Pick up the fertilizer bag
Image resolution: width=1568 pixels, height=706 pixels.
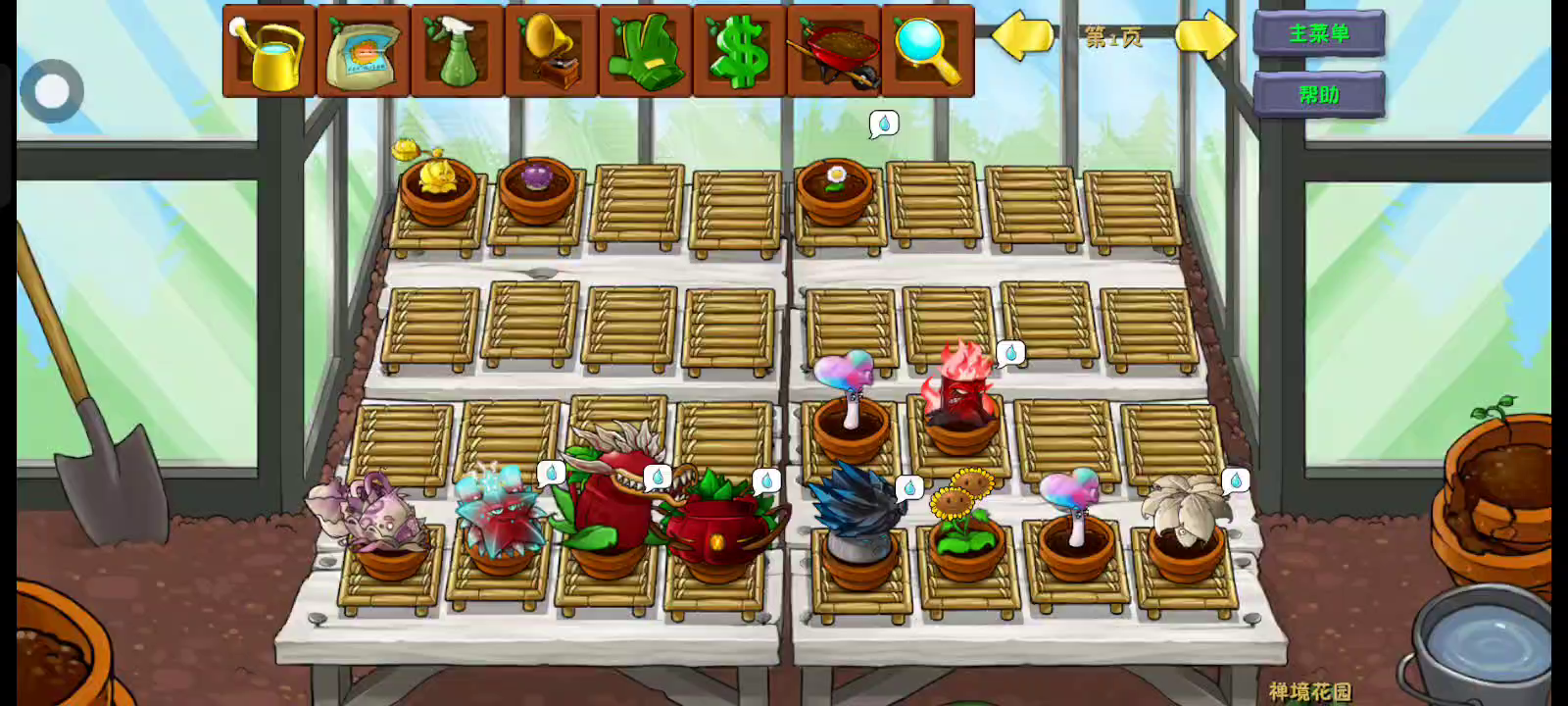(x=363, y=51)
